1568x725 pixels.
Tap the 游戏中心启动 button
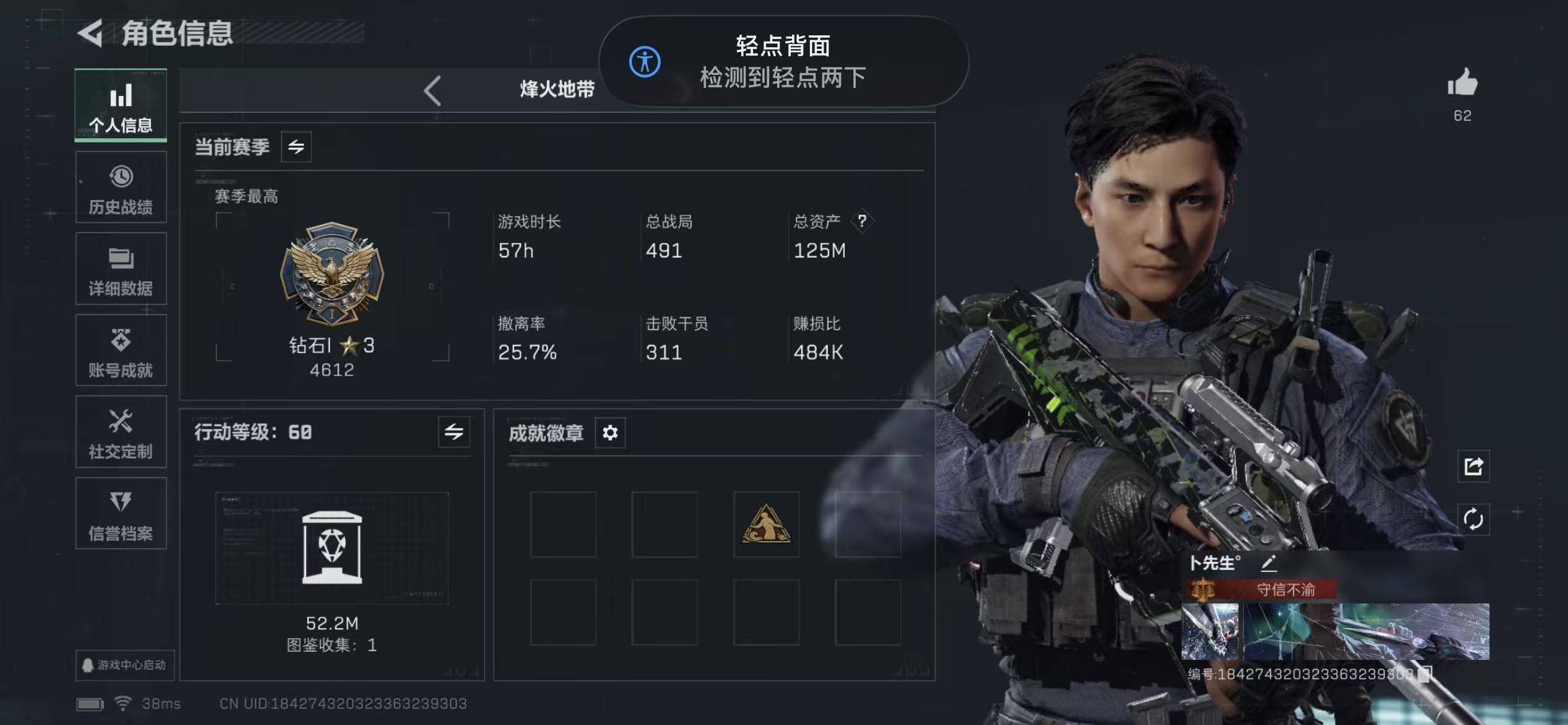click(124, 665)
